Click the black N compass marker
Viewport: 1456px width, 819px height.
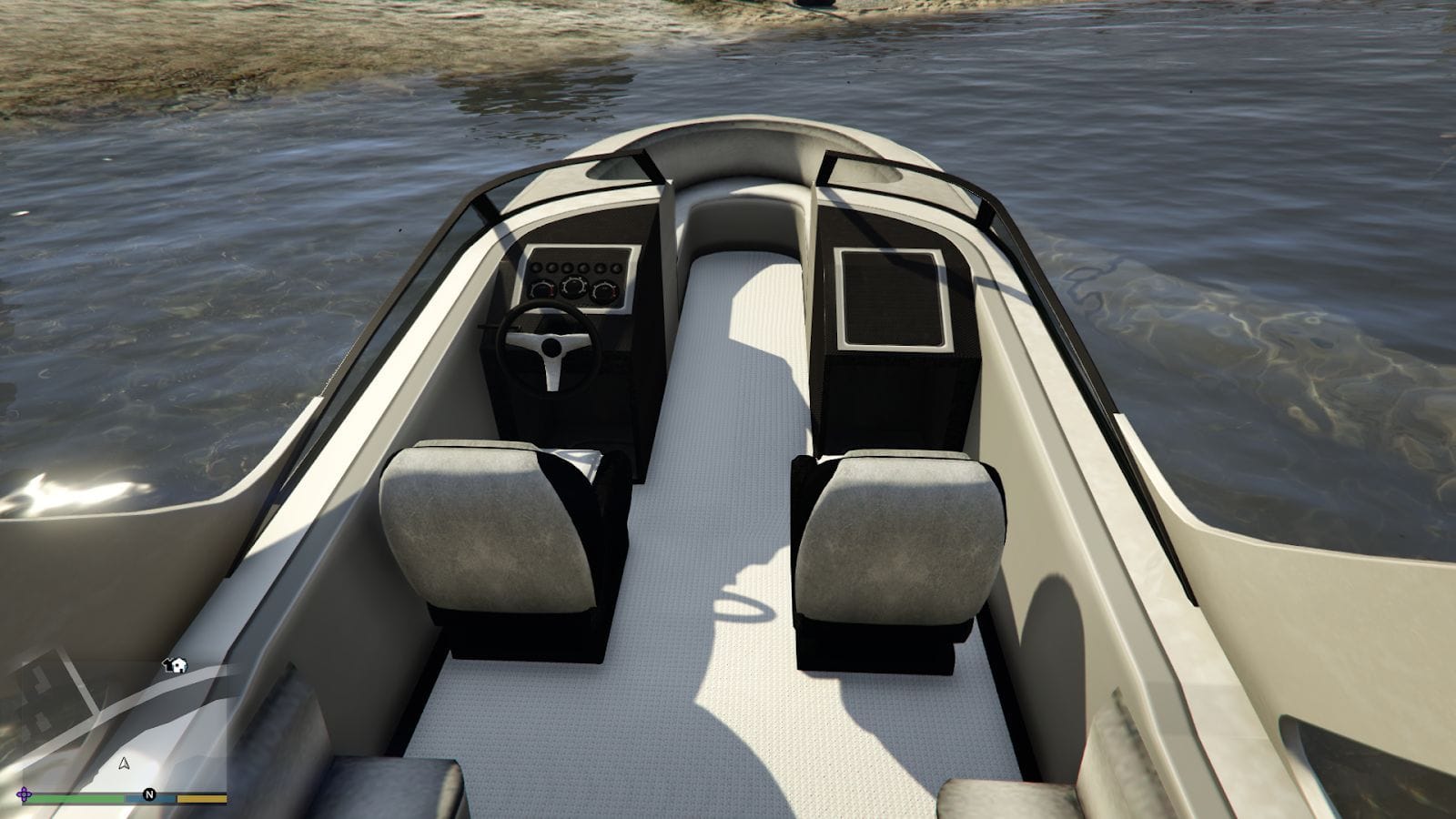click(149, 794)
